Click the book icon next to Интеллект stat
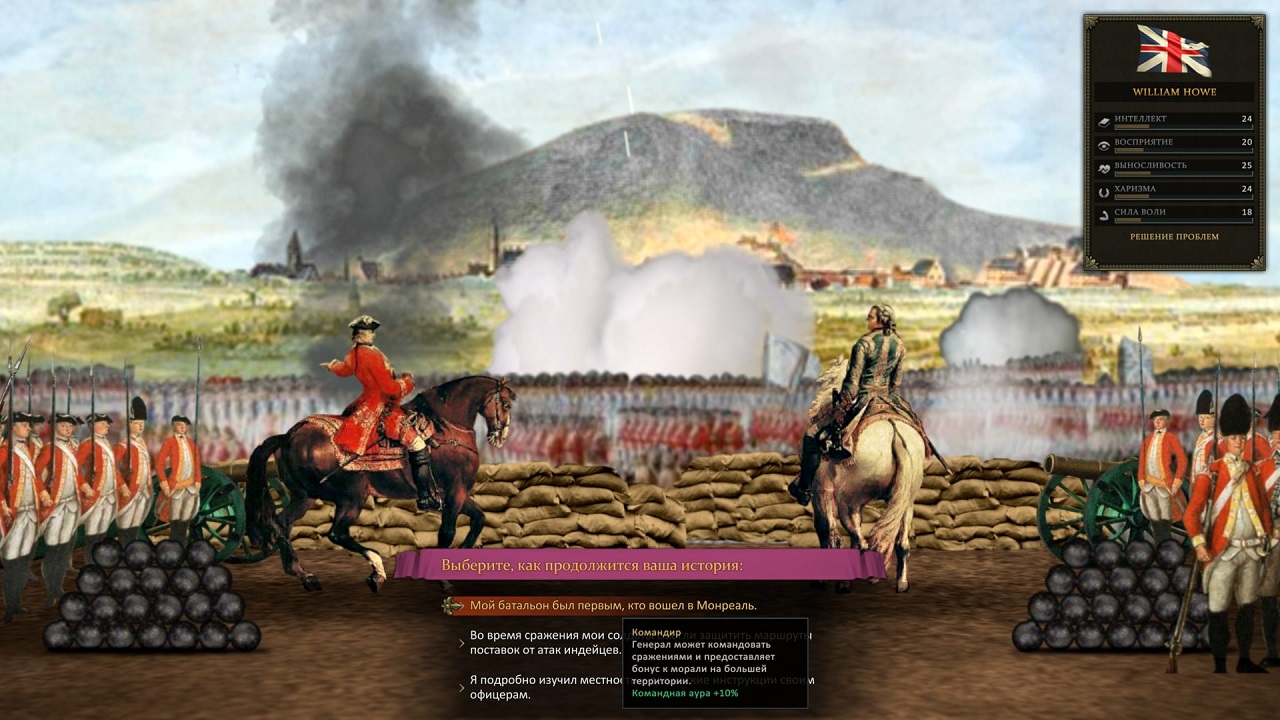The width and height of the screenshot is (1280, 720). point(1104,121)
